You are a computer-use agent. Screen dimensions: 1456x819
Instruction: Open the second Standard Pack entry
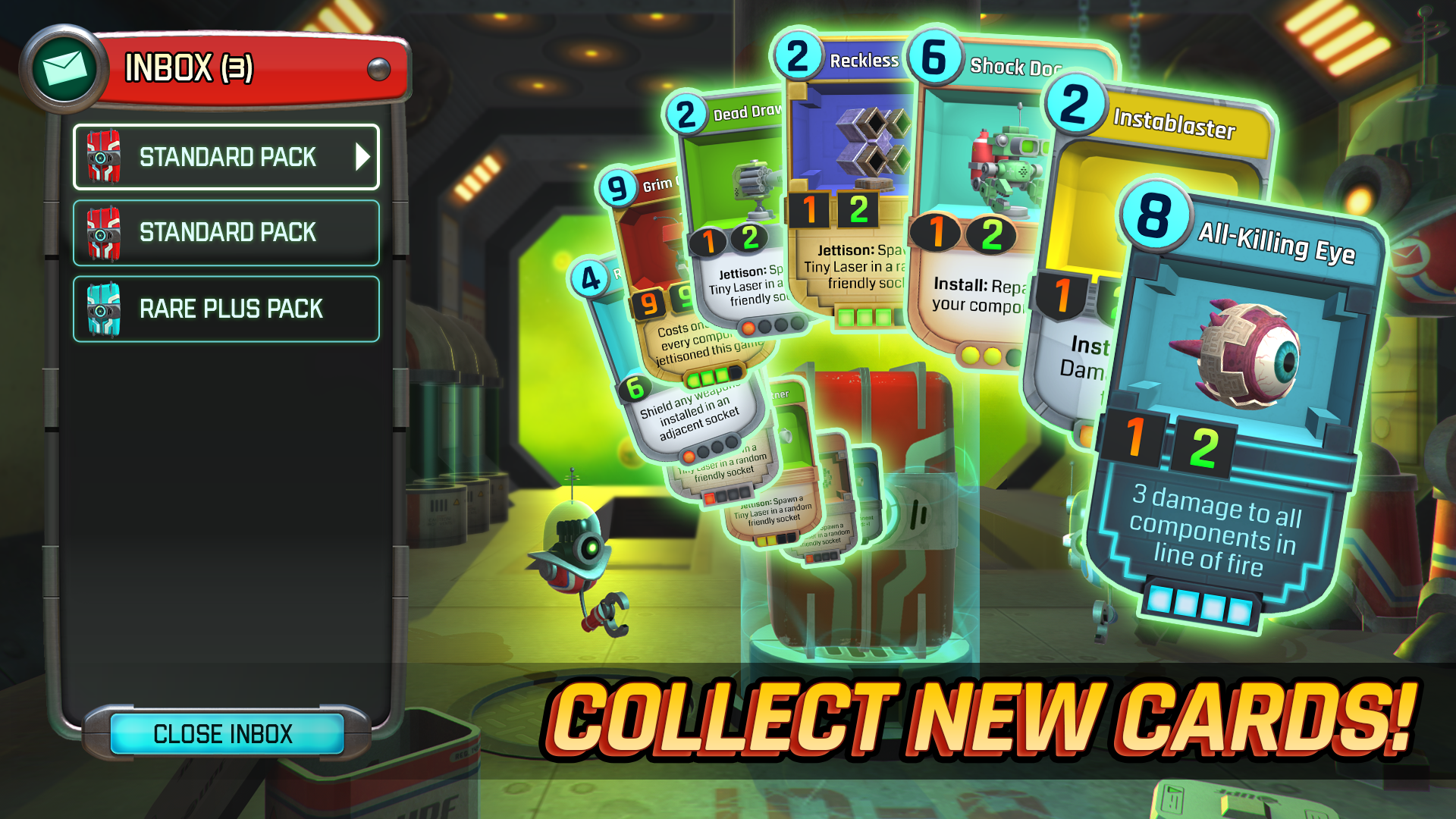point(226,233)
